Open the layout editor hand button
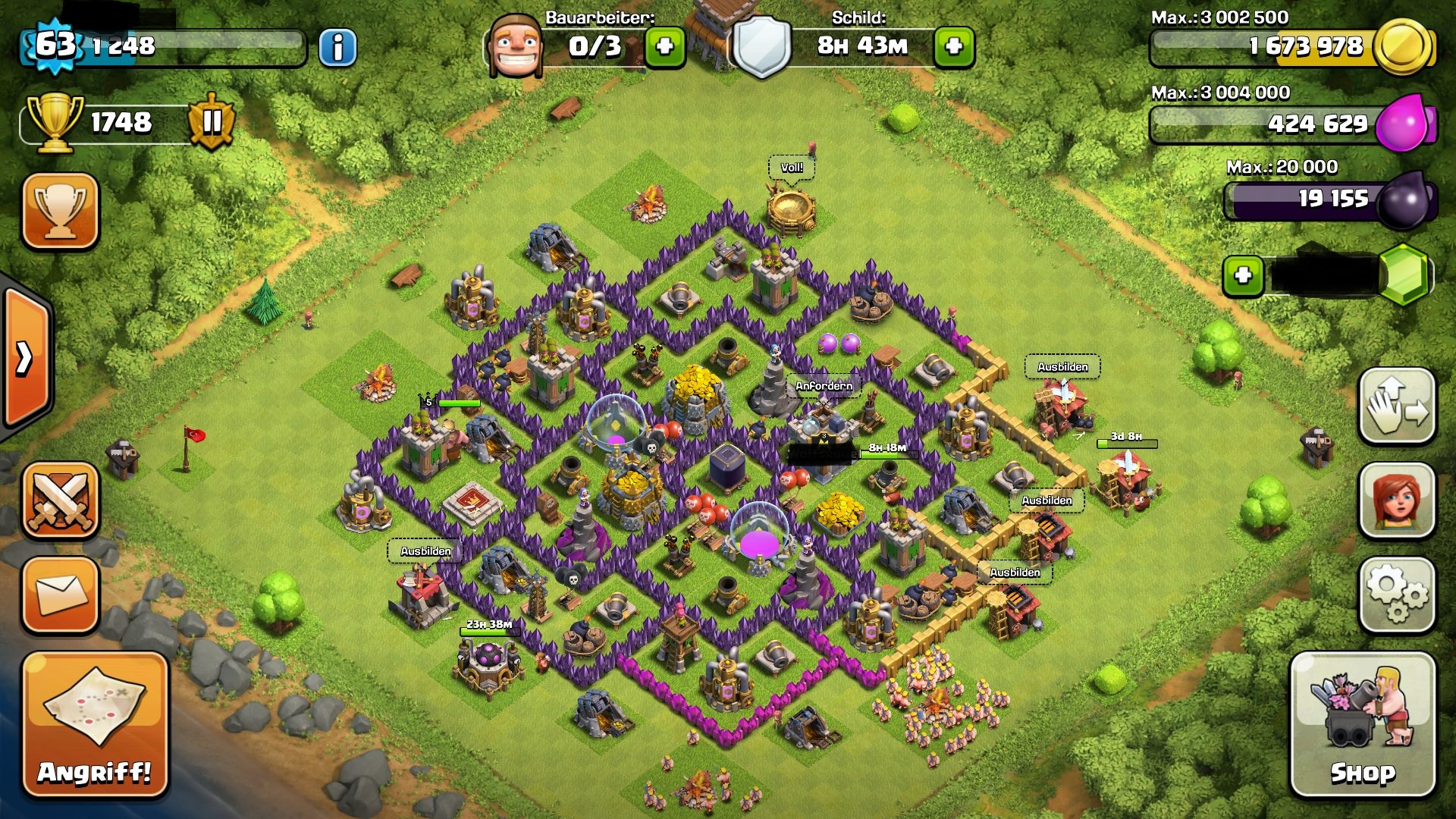1456x819 pixels. 1397,406
